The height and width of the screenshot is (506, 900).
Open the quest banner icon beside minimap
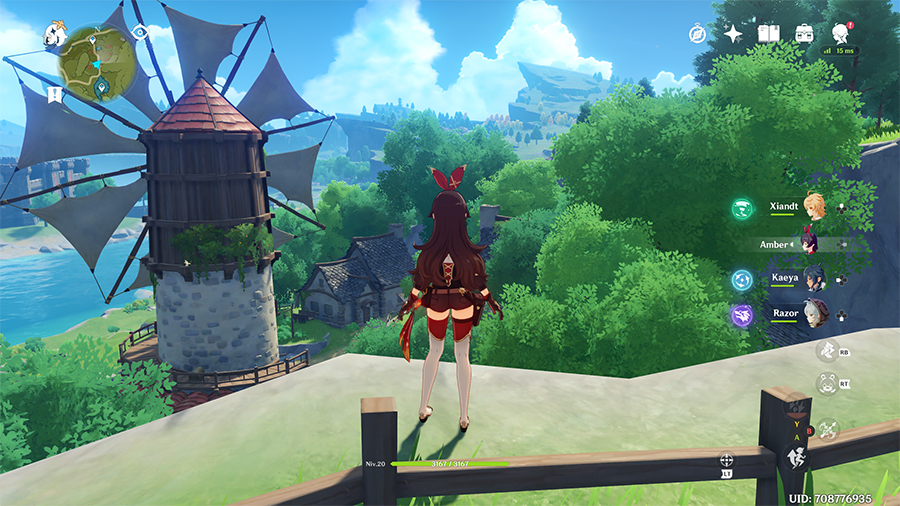click(53, 94)
